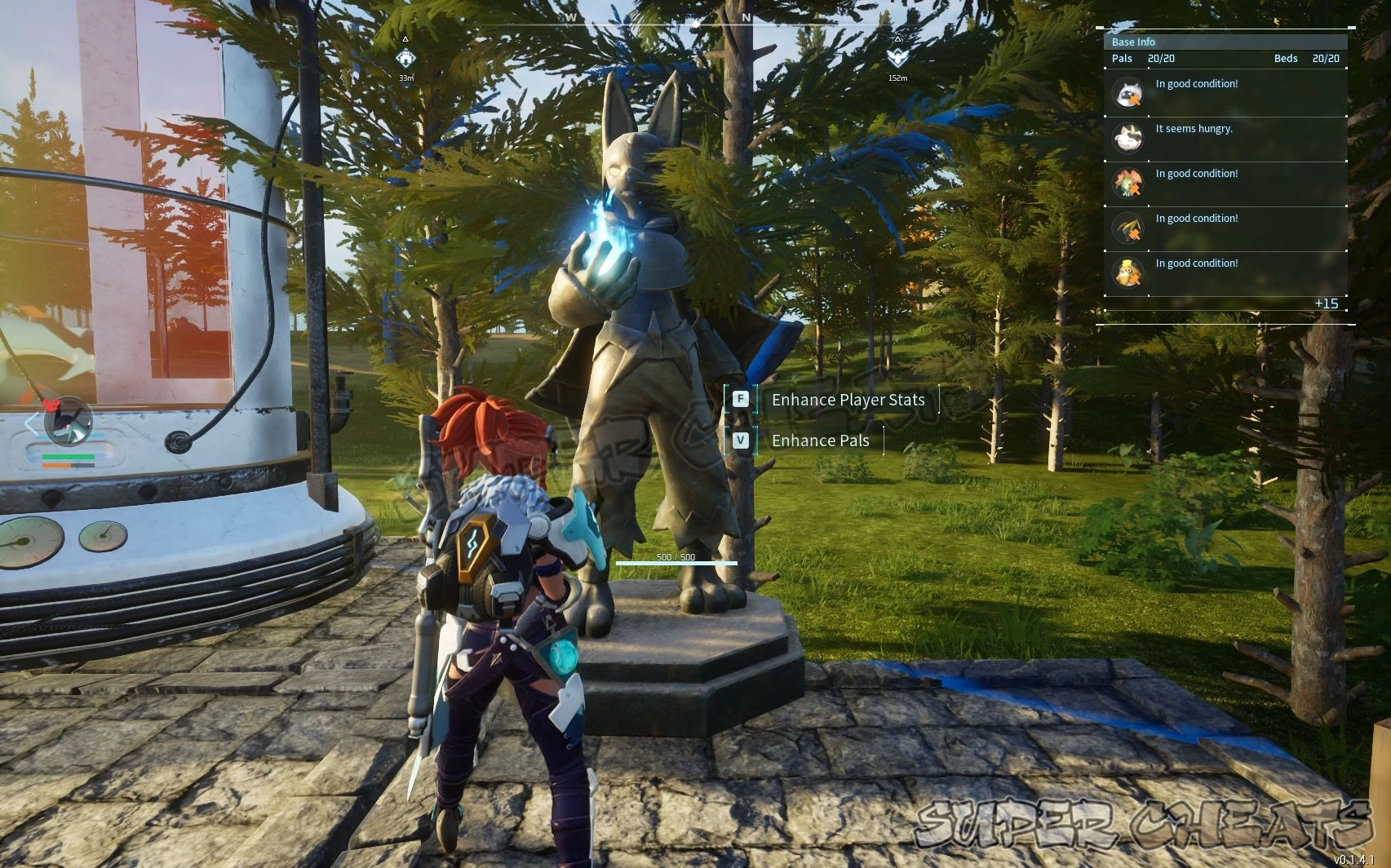This screenshot has height=868, width=1391.
Task: Click the chevron arrow beside the HUD pal portrait
Action: pyautogui.click(x=30, y=423)
